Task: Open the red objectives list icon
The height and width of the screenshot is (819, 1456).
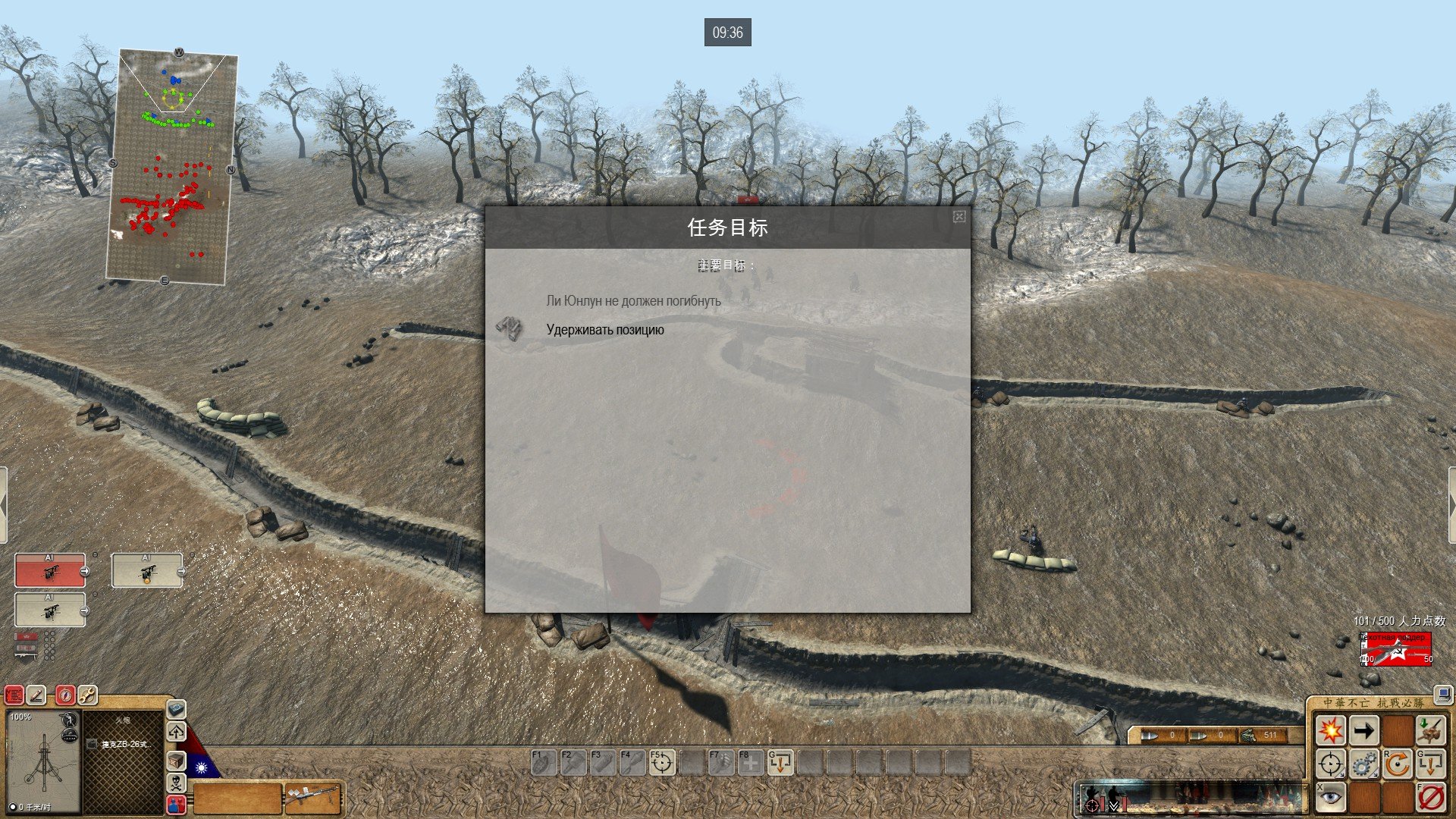Action: 14,695
